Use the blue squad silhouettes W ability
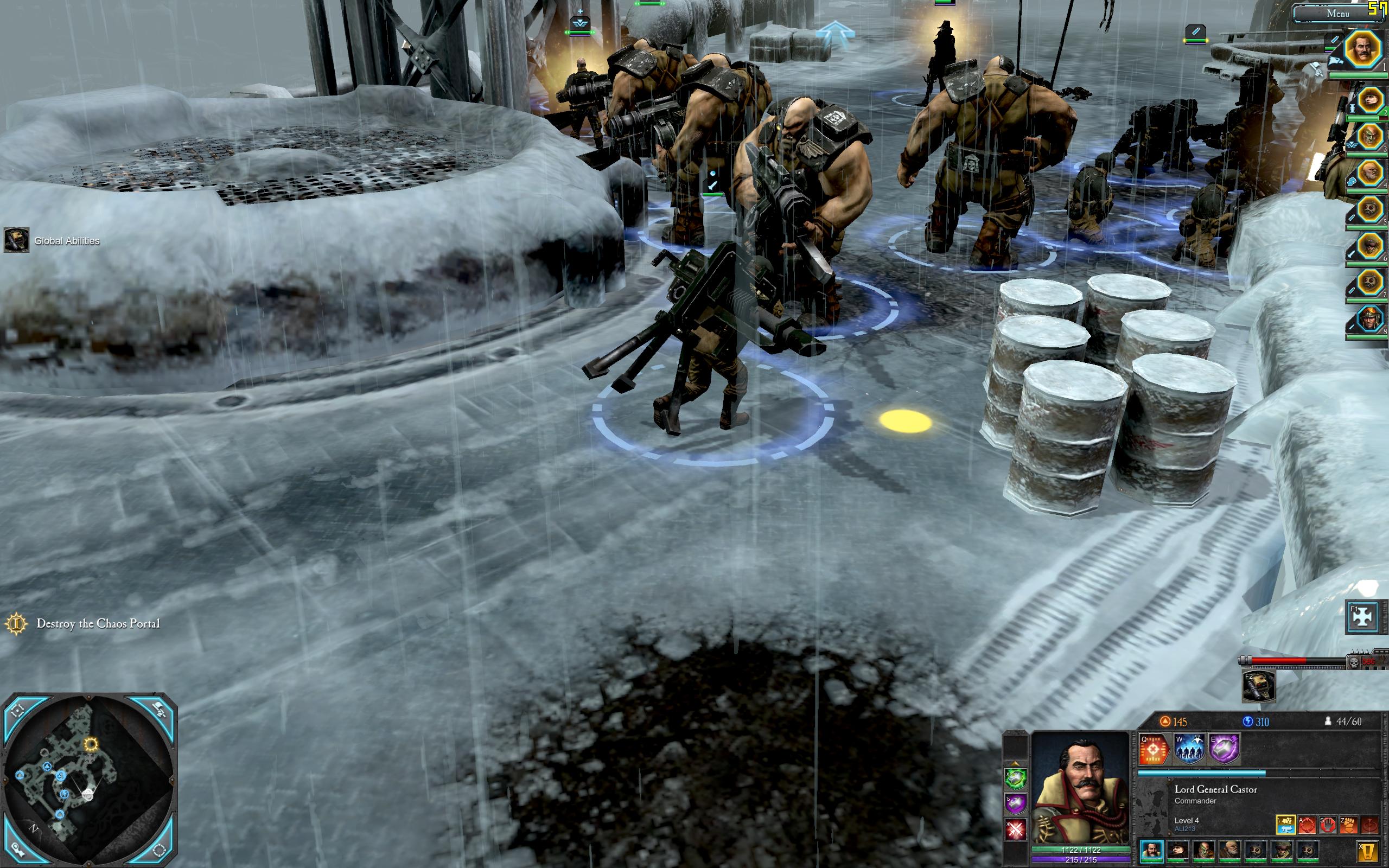This screenshot has width=1389, height=868. coord(1189,749)
